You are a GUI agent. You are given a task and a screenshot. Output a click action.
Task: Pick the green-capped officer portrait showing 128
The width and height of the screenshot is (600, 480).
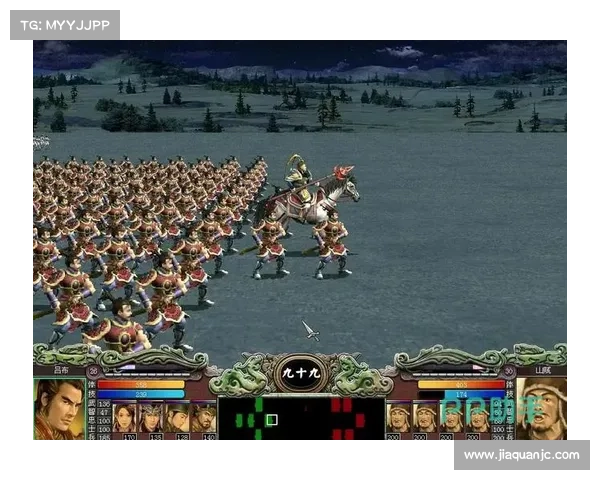point(177,415)
